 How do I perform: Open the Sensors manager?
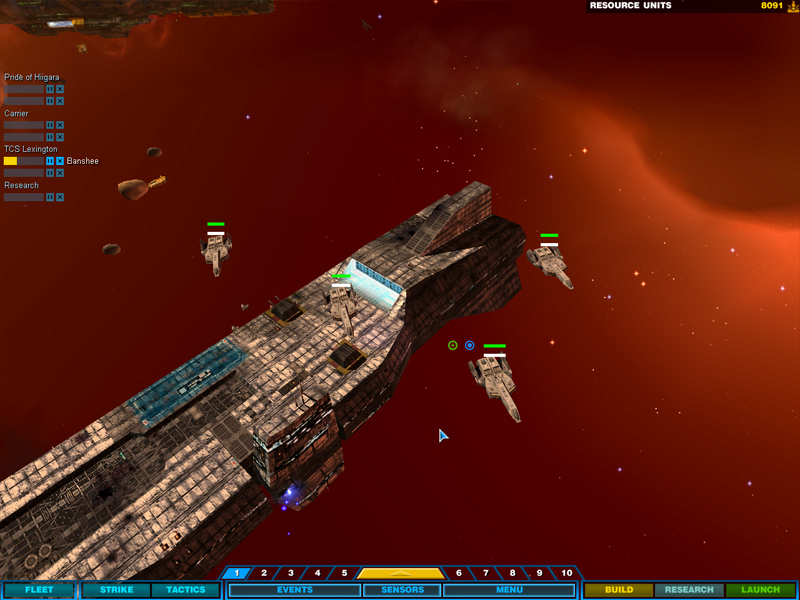[x=400, y=590]
